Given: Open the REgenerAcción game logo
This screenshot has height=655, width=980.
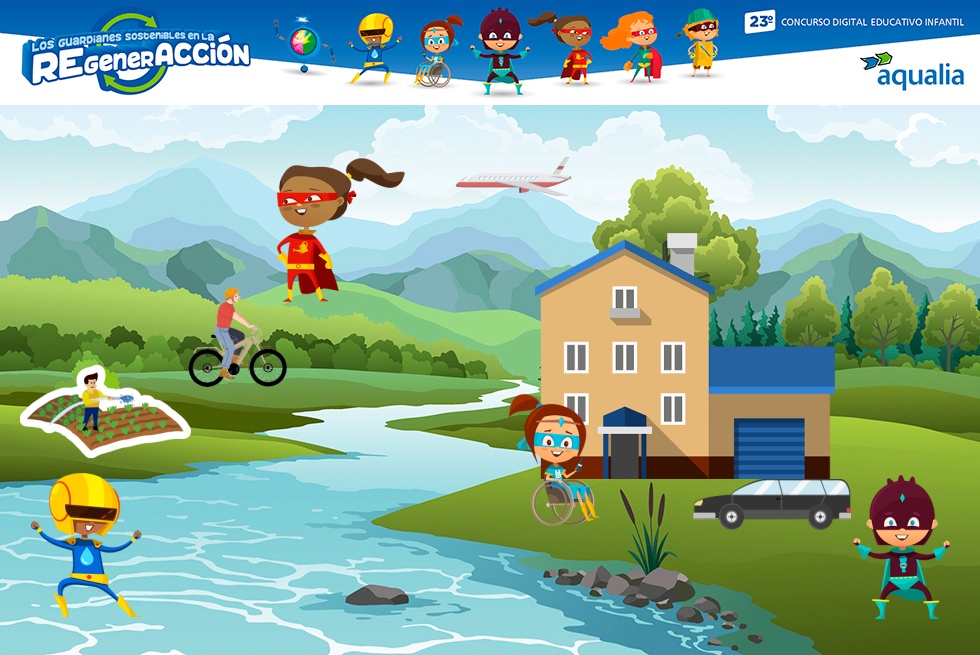Looking at the screenshot, I should [x=139, y=54].
